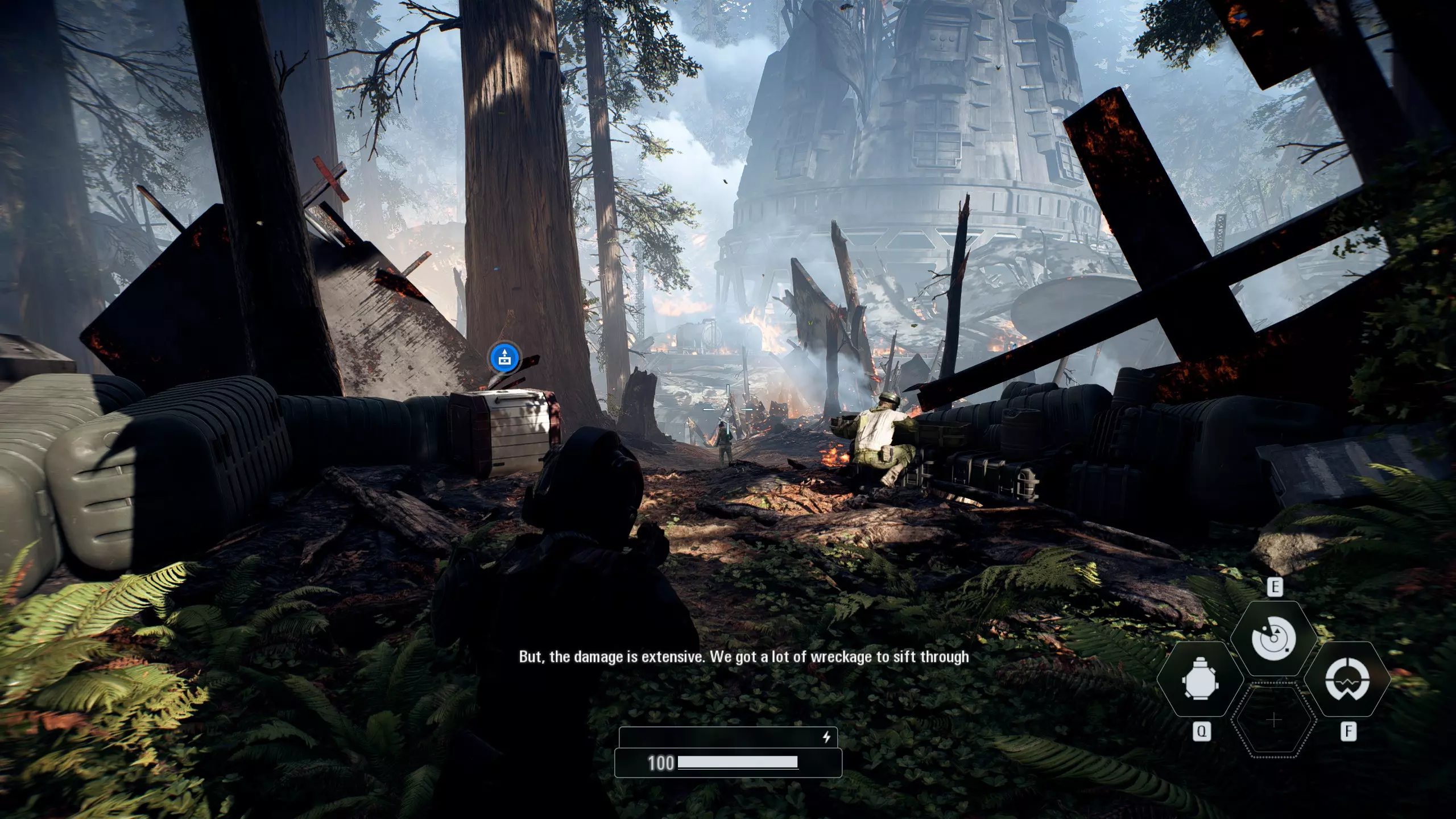Select the empty dotted hexagon ability slot
The image size is (1456, 819).
pyautogui.click(x=1274, y=721)
